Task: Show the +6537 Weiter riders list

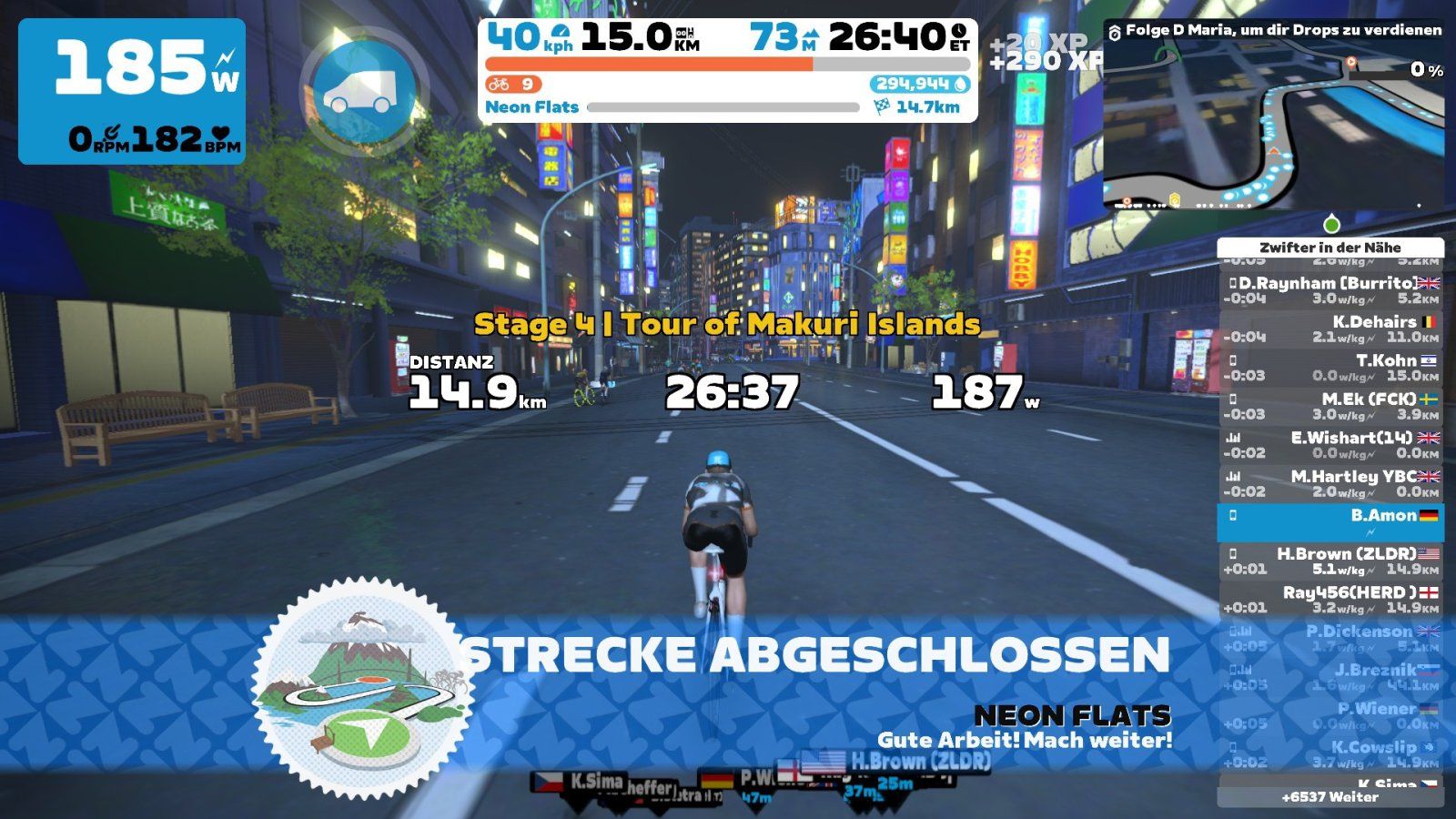Action: [1330, 797]
